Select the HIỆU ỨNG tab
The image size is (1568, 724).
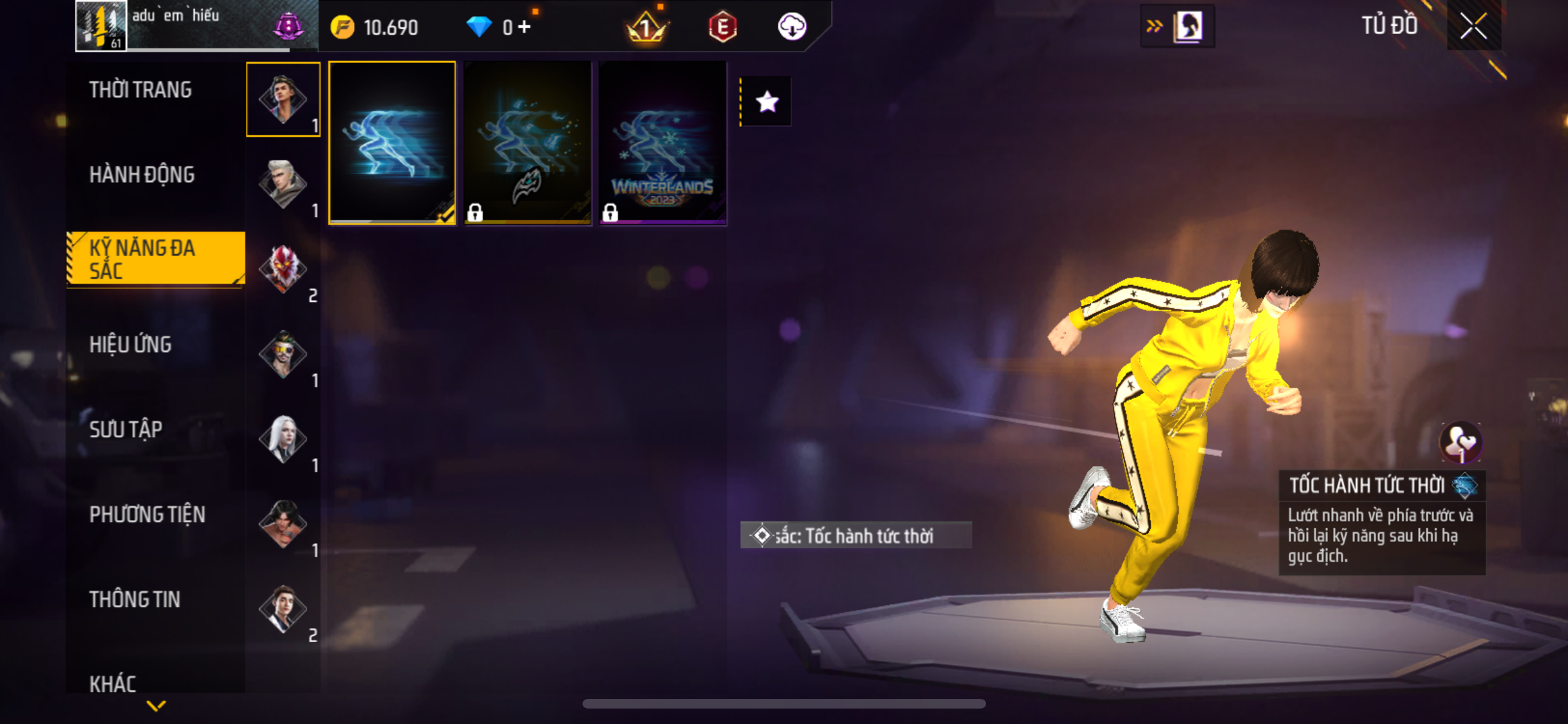pyautogui.click(x=131, y=345)
